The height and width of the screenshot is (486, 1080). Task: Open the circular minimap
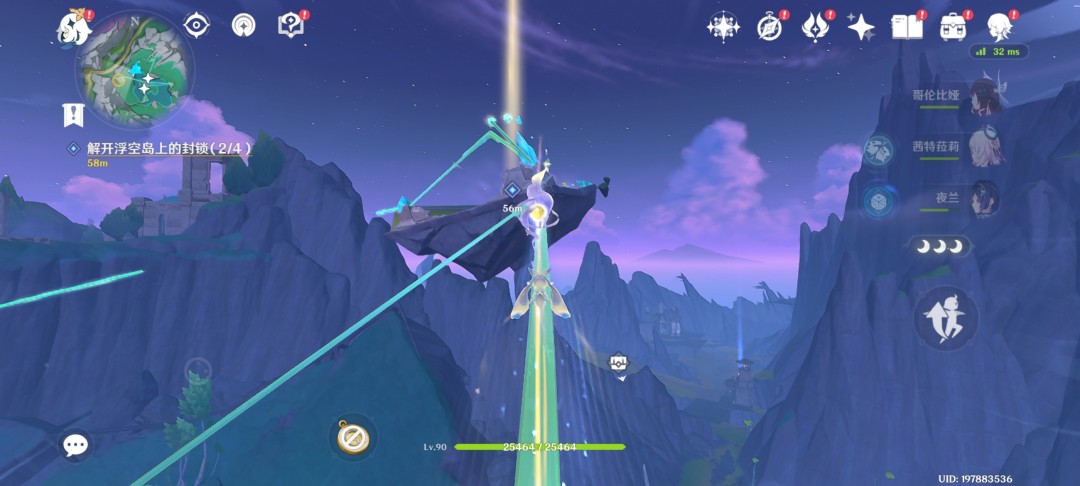click(135, 69)
